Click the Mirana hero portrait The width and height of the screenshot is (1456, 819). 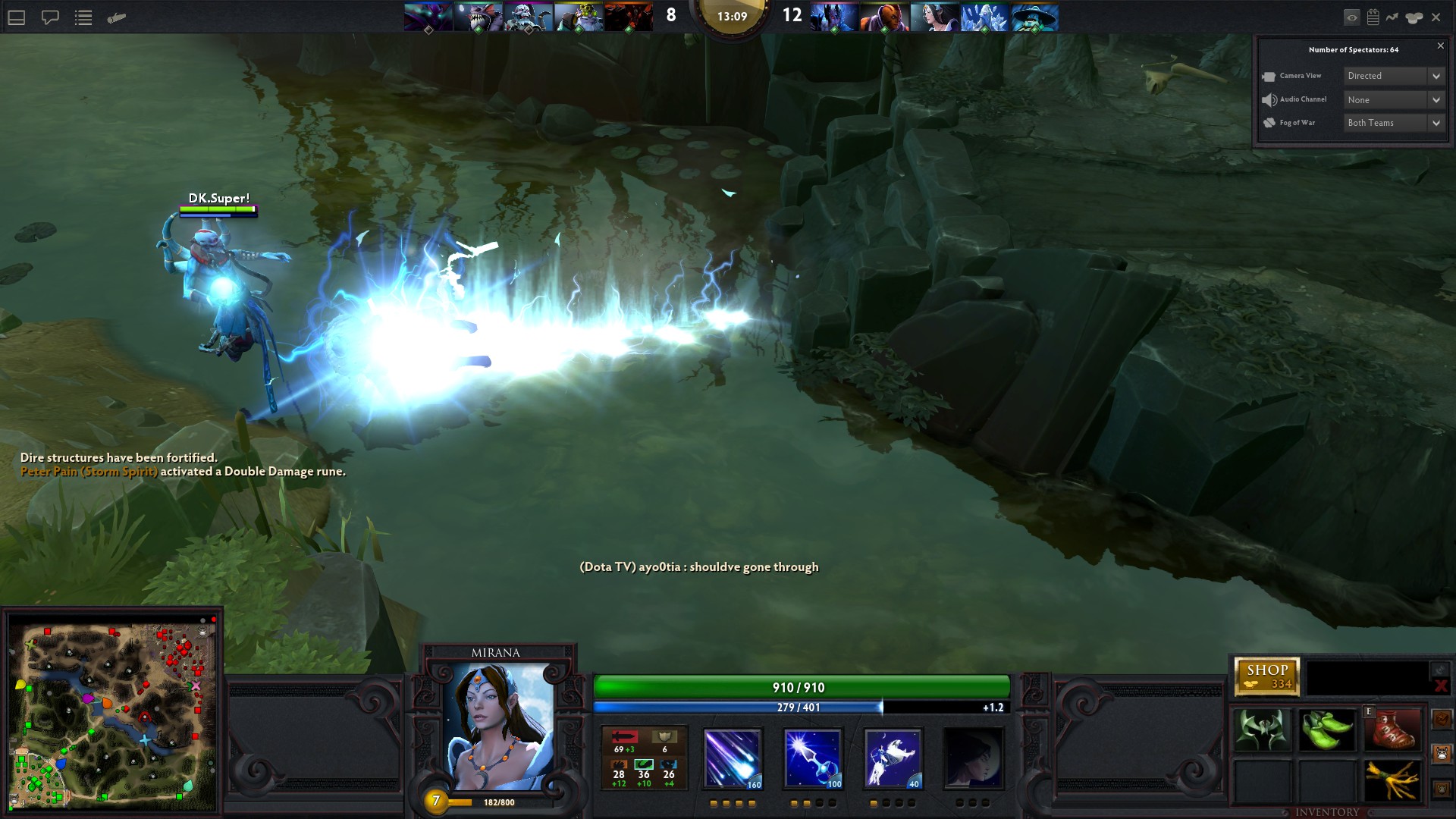click(x=498, y=726)
